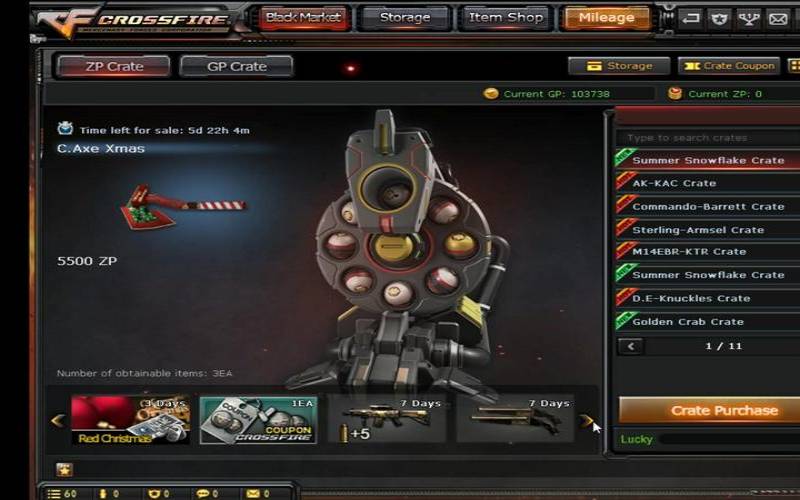Switch to the GP Crate tab

pos(236,66)
